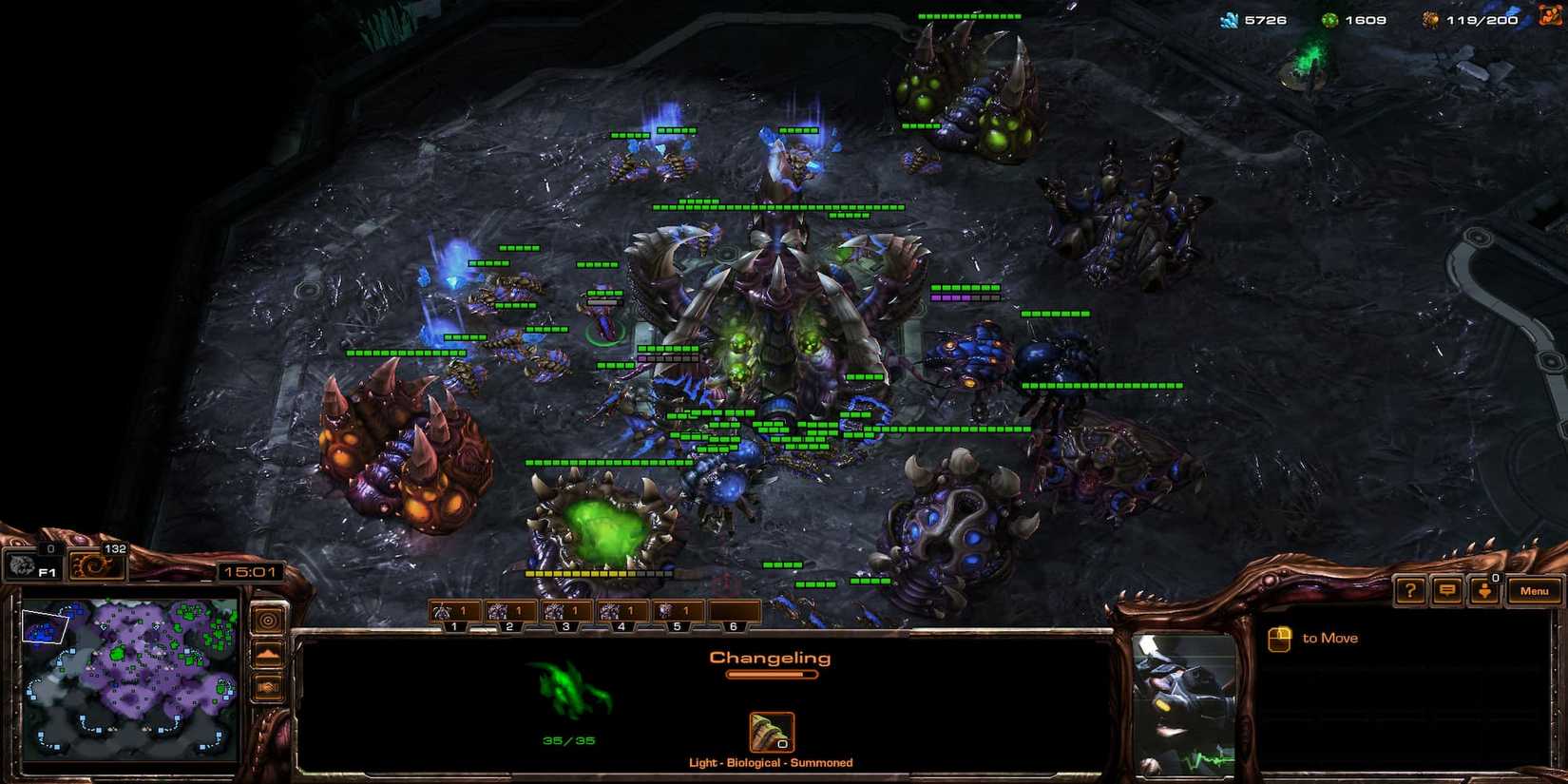The width and height of the screenshot is (1568, 784).
Task: Select control group 1 tab
Action: click(454, 626)
